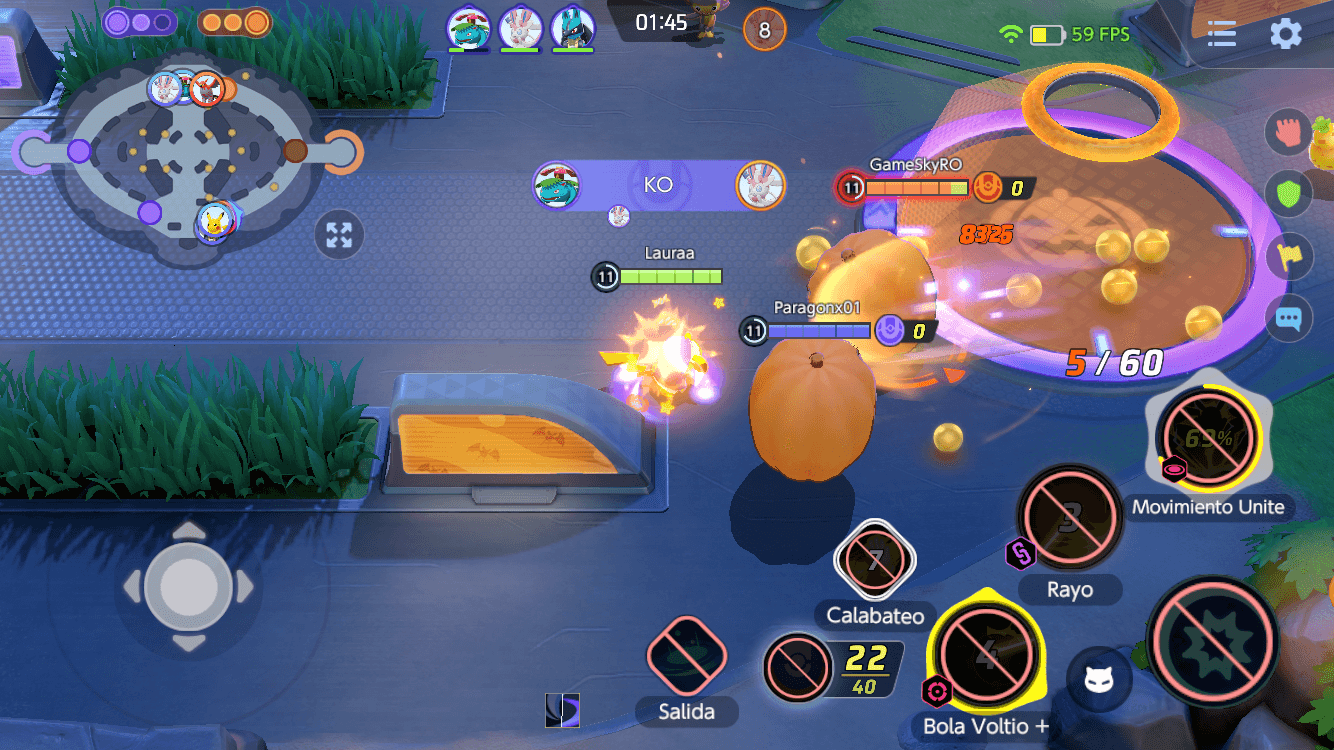
Task: Tap the basic attack button
Action: (x=1213, y=640)
